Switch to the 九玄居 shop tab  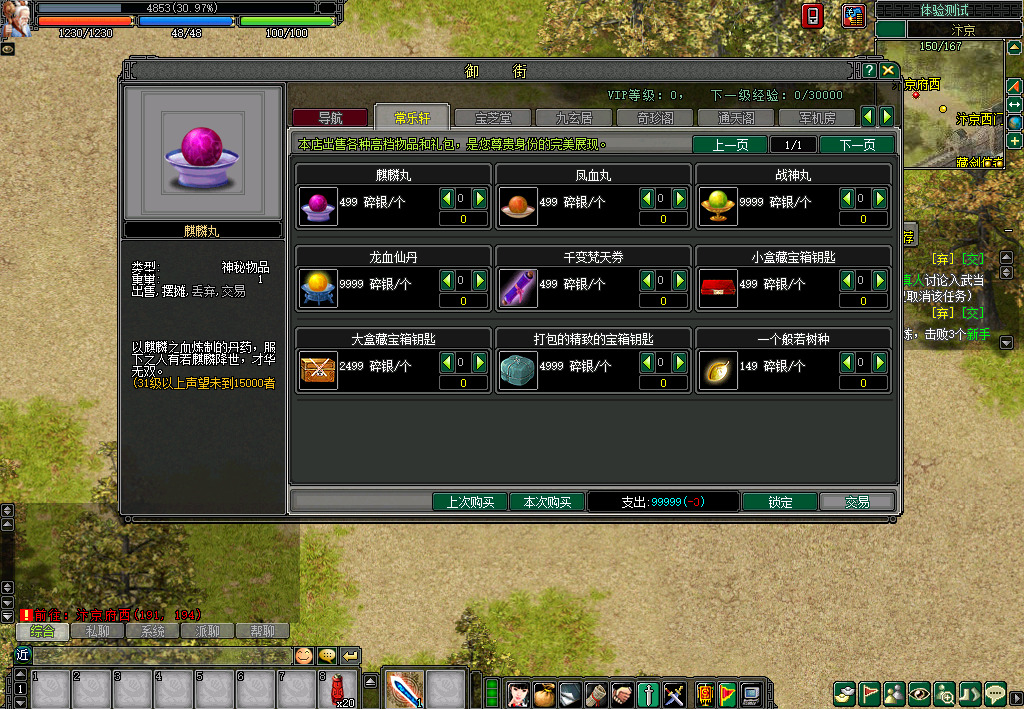pyautogui.click(x=573, y=118)
